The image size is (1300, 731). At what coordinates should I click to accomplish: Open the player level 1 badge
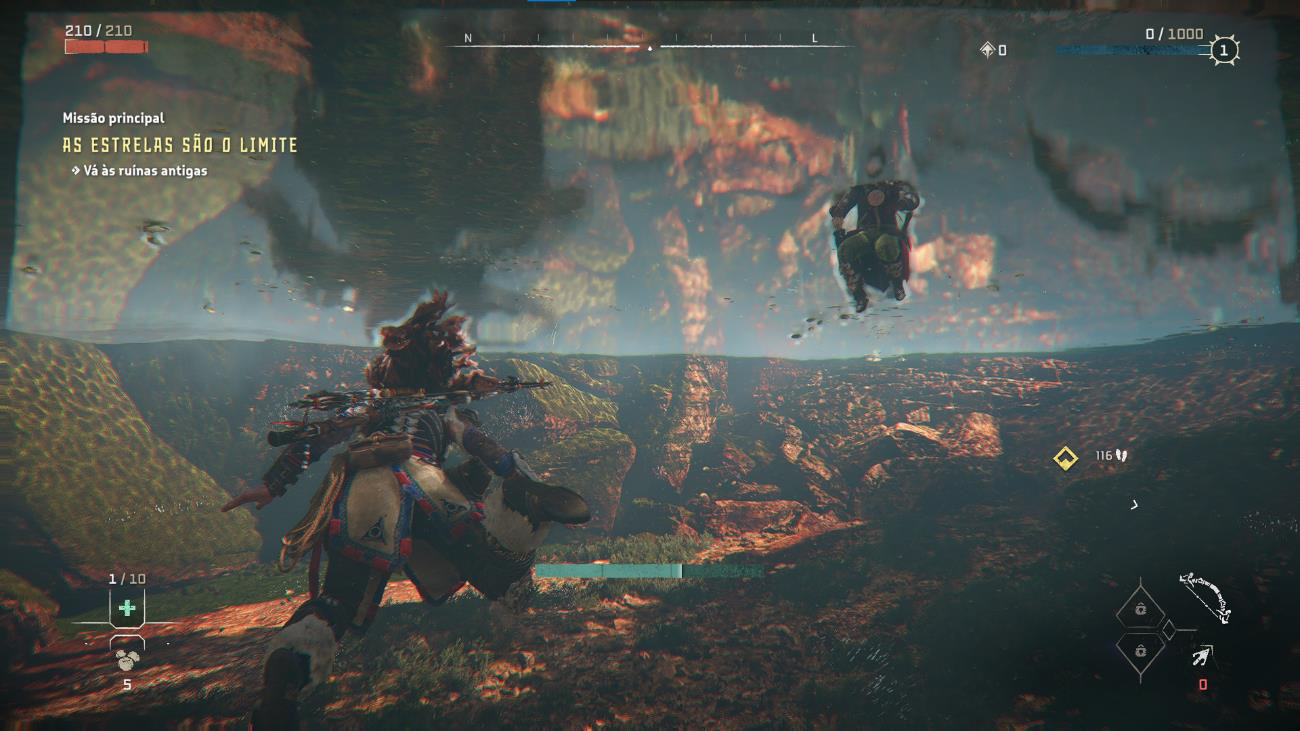(1224, 50)
